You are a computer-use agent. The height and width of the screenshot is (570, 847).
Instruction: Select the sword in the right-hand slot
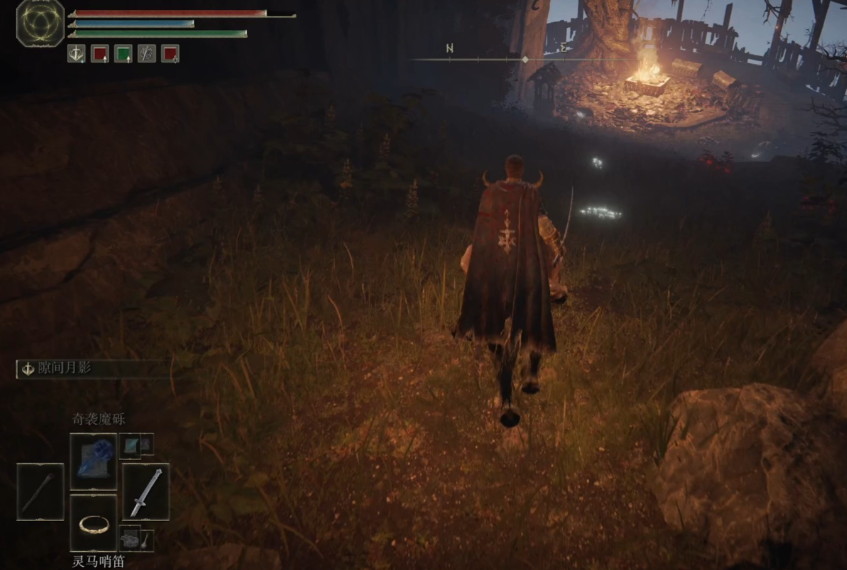146,491
